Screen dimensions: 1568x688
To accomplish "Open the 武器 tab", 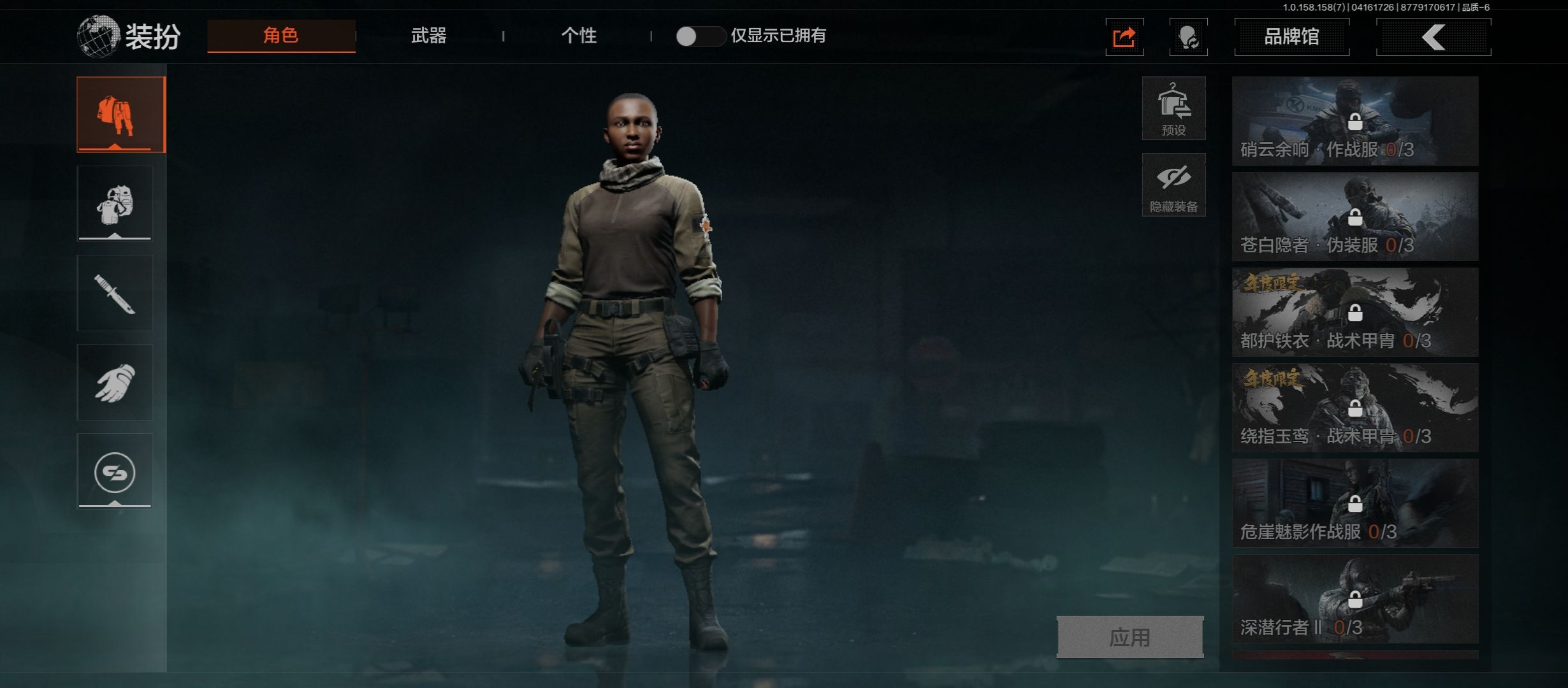I will [x=428, y=36].
